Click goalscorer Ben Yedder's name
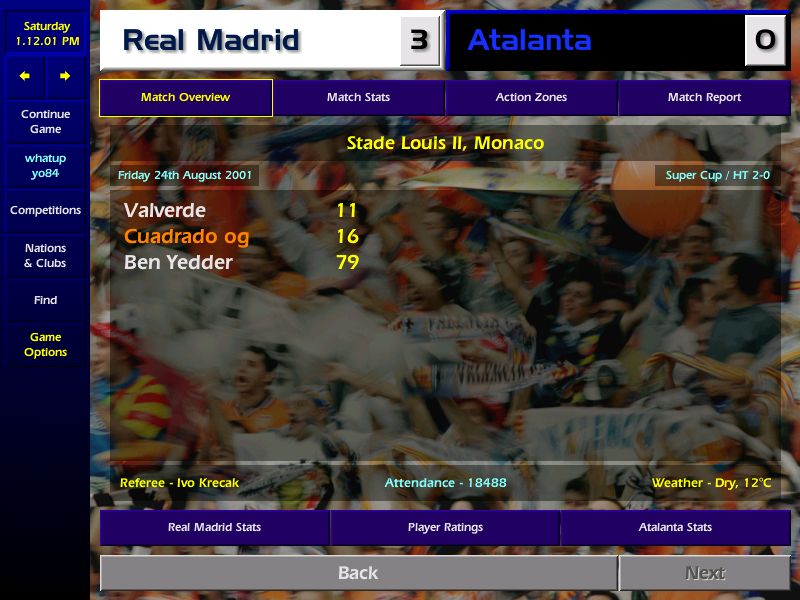Image resolution: width=800 pixels, height=600 pixels. coord(178,263)
